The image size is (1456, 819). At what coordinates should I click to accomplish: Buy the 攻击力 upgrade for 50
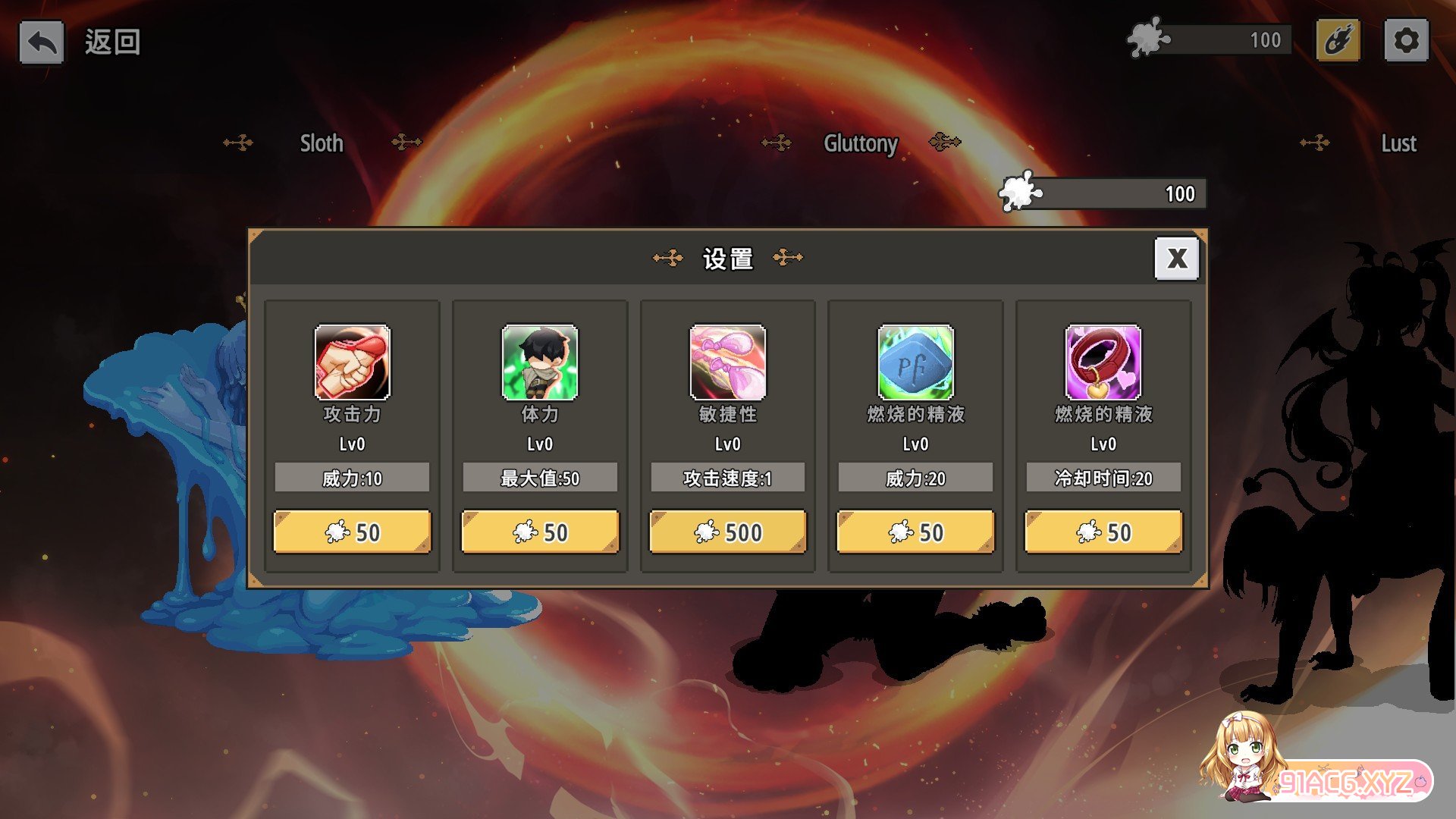[352, 532]
